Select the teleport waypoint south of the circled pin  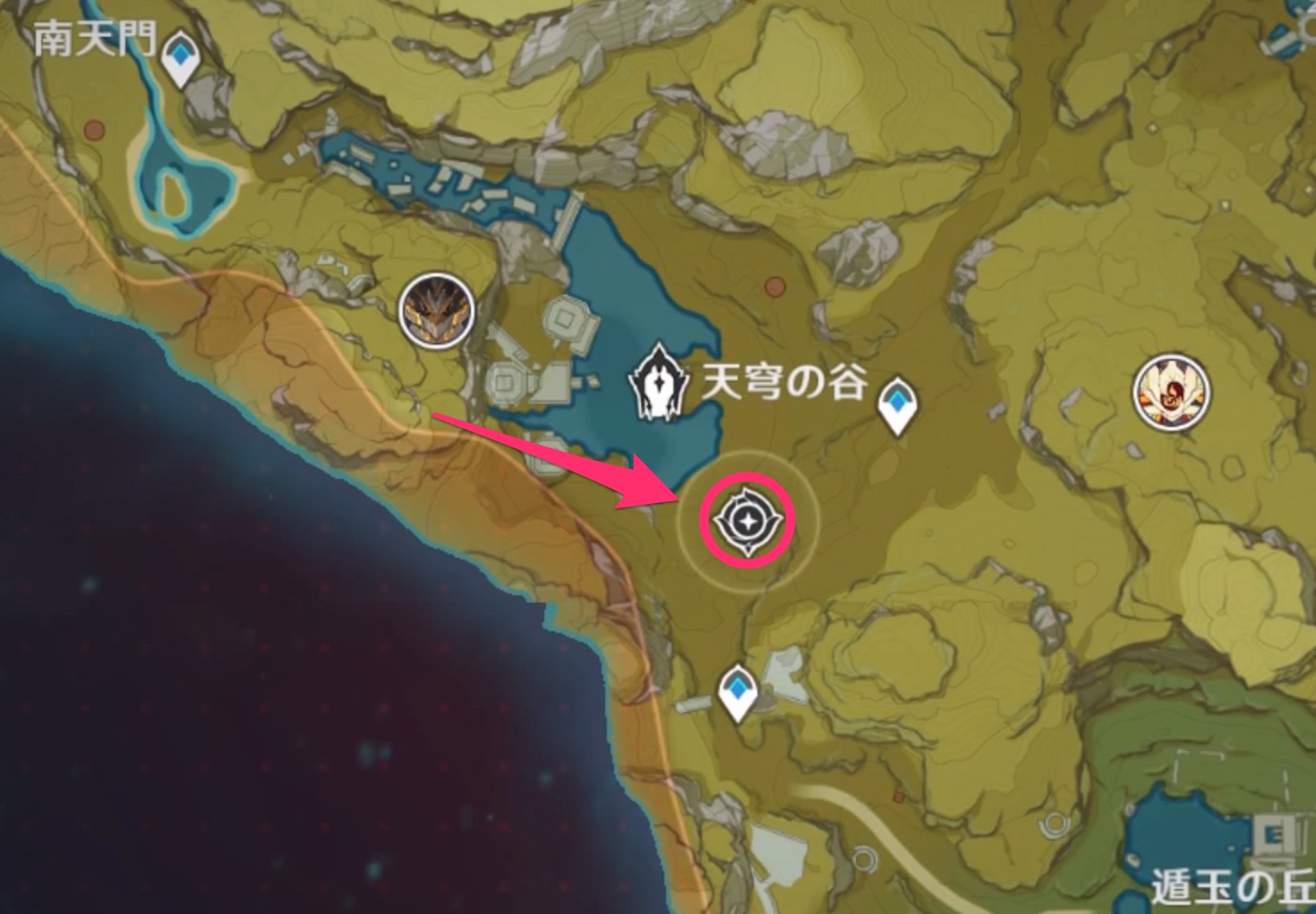[x=738, y=689]
